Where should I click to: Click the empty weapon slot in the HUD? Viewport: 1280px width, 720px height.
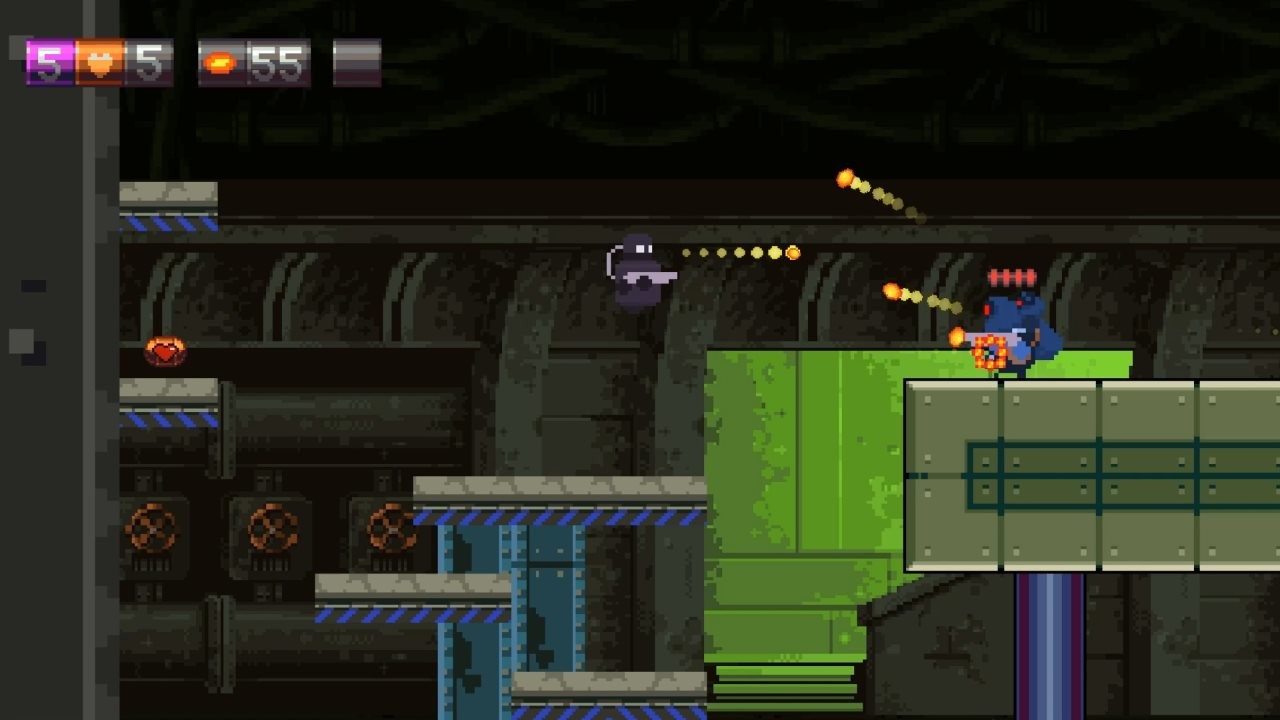(x=355, y=62)
